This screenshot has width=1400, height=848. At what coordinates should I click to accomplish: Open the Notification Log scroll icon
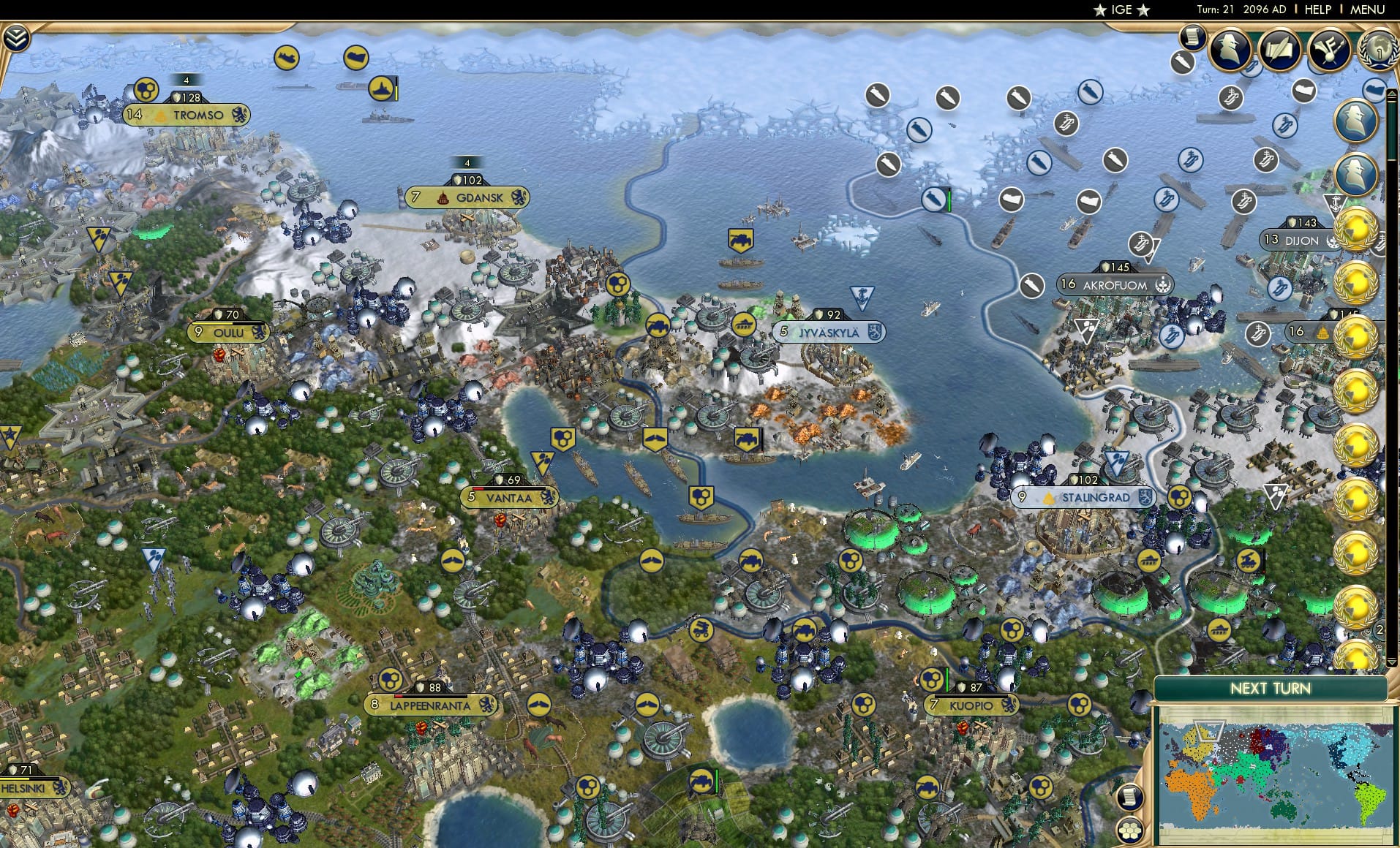[1194, 37]
